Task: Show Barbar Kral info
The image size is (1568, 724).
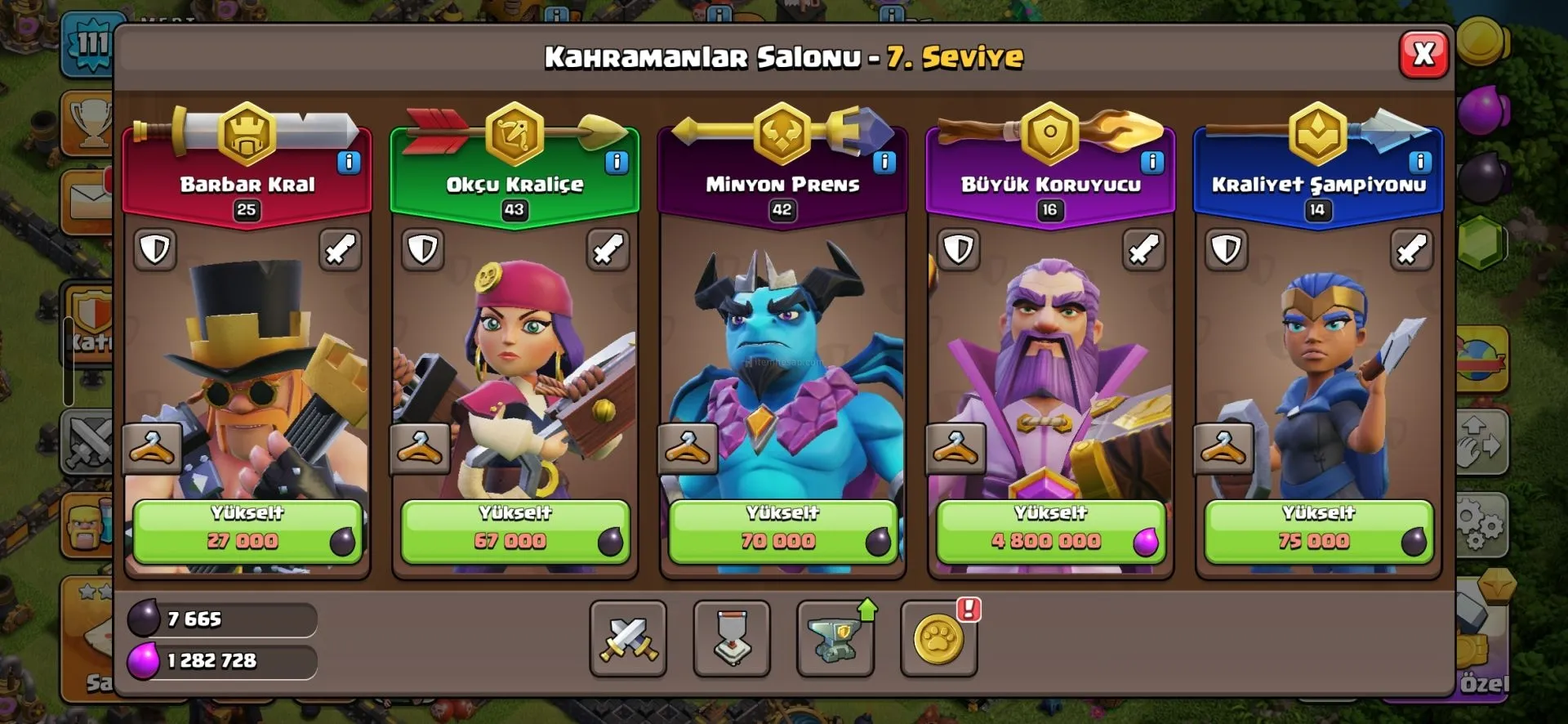Action: (x=349, y=162)
